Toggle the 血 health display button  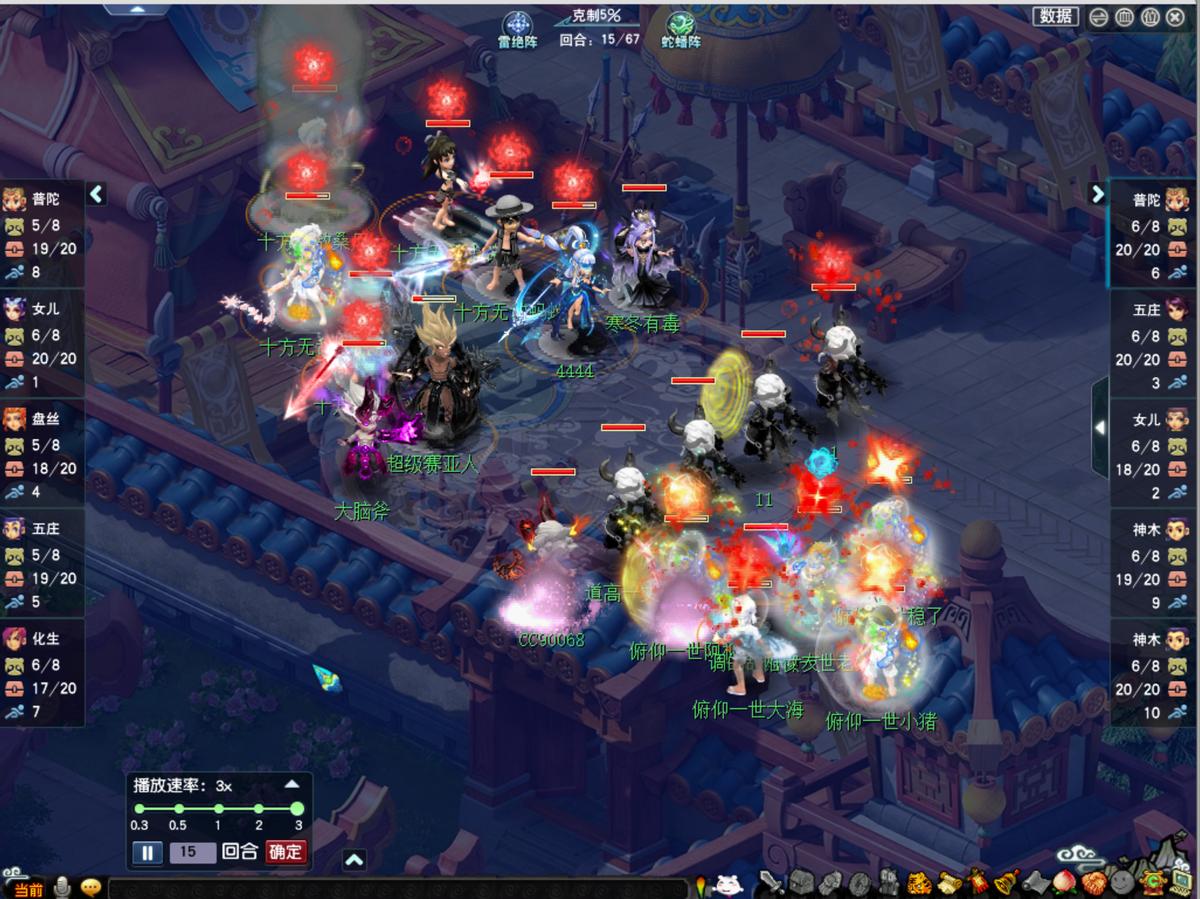[x=1124, y=17]
